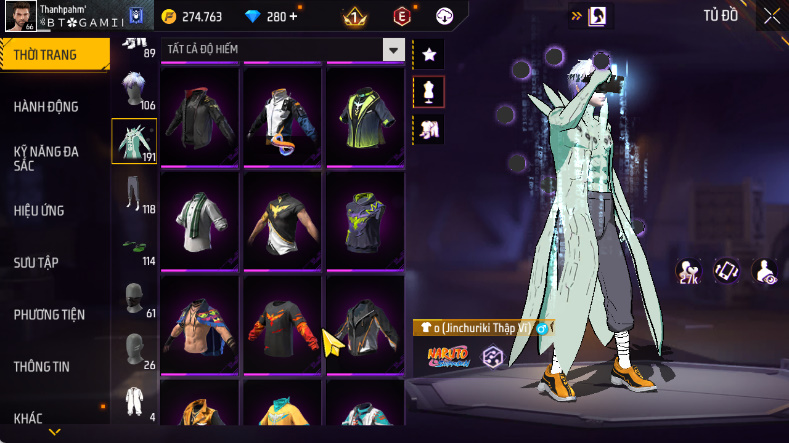The height and width of the screenshot is (443, 789).
Task: Pick the shoes category with 114 items
Action: tap(134, 248)
